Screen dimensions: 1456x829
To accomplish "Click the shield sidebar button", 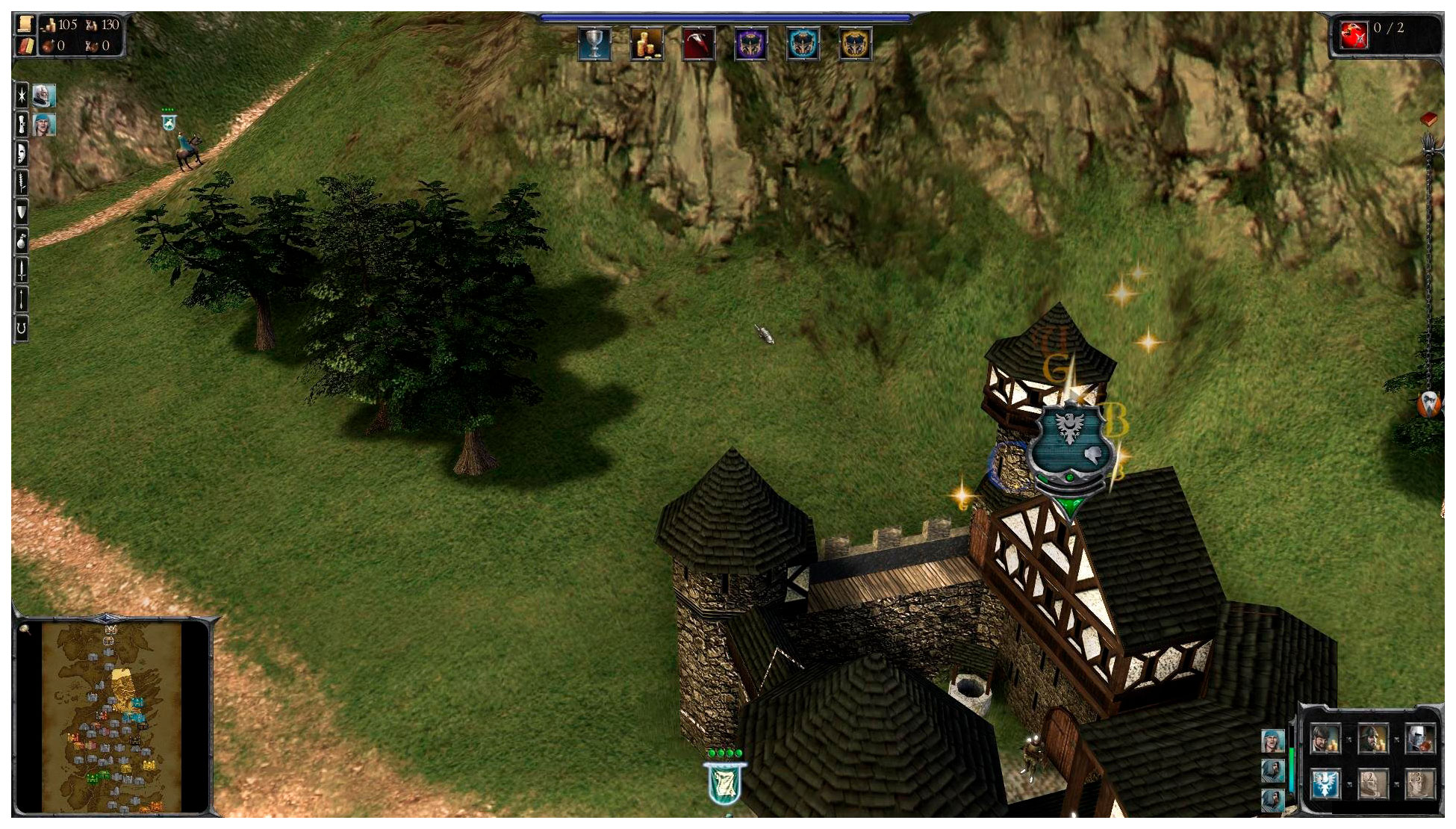I will click(22, 212).
